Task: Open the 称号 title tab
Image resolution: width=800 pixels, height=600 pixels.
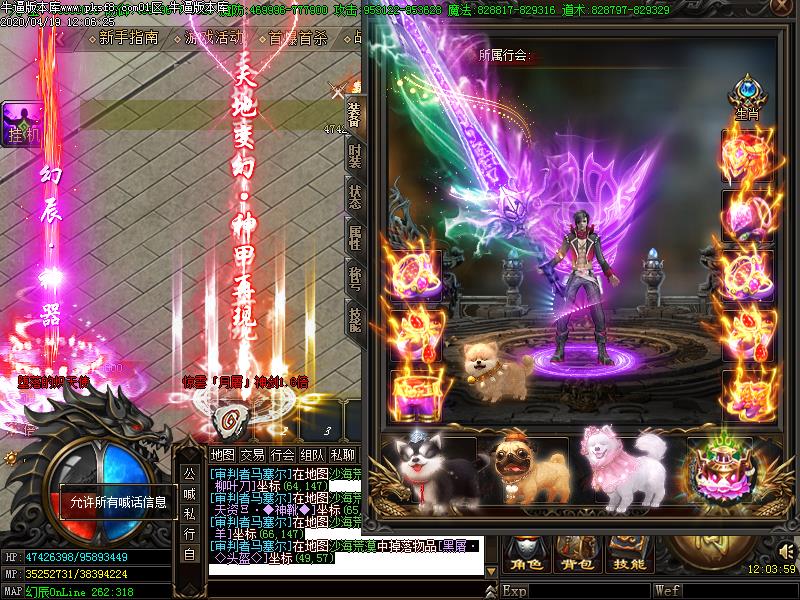Action: coord(354,278)
